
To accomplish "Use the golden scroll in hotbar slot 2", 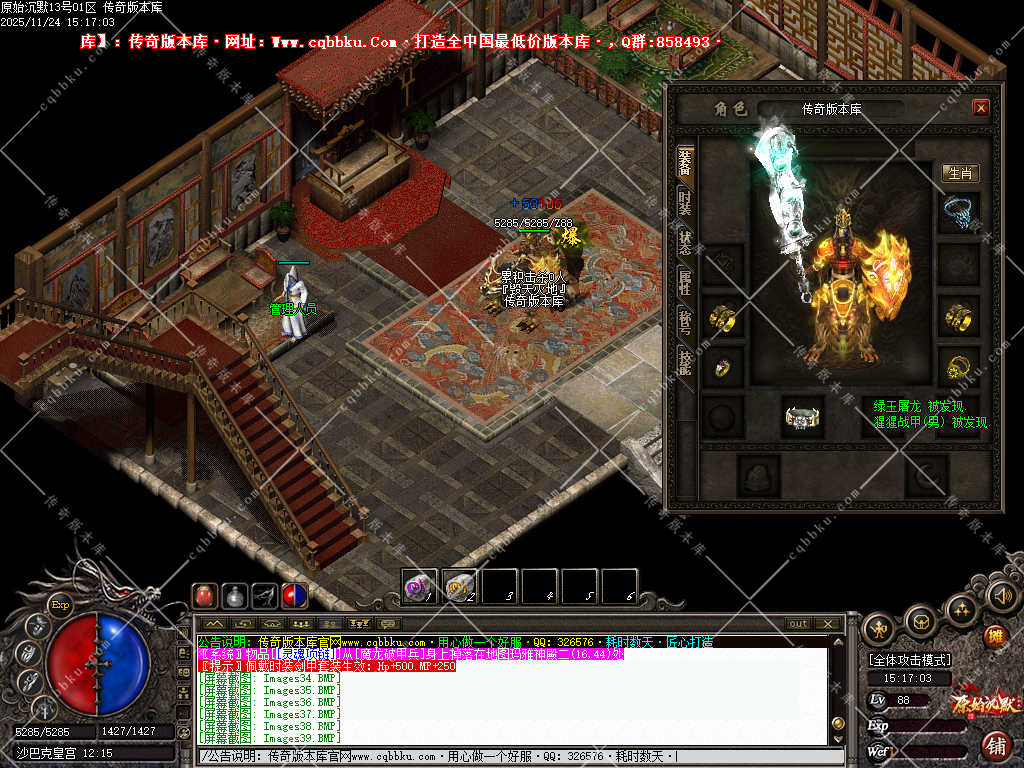I will (x=458, y=586).
